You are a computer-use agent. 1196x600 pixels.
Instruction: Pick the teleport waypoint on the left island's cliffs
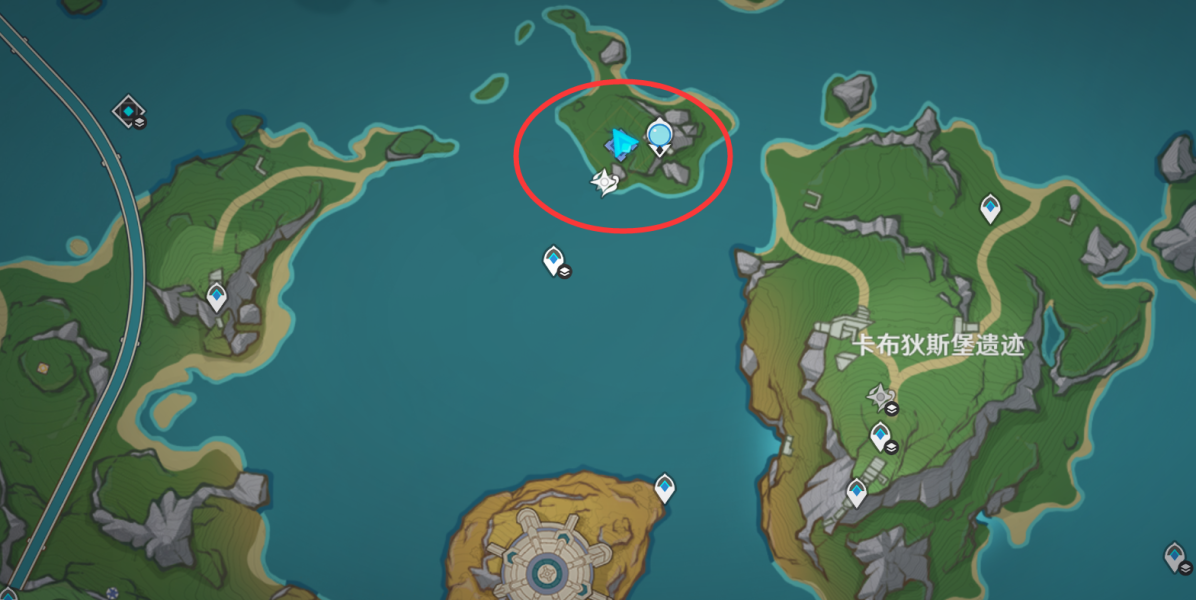[216, 297]
